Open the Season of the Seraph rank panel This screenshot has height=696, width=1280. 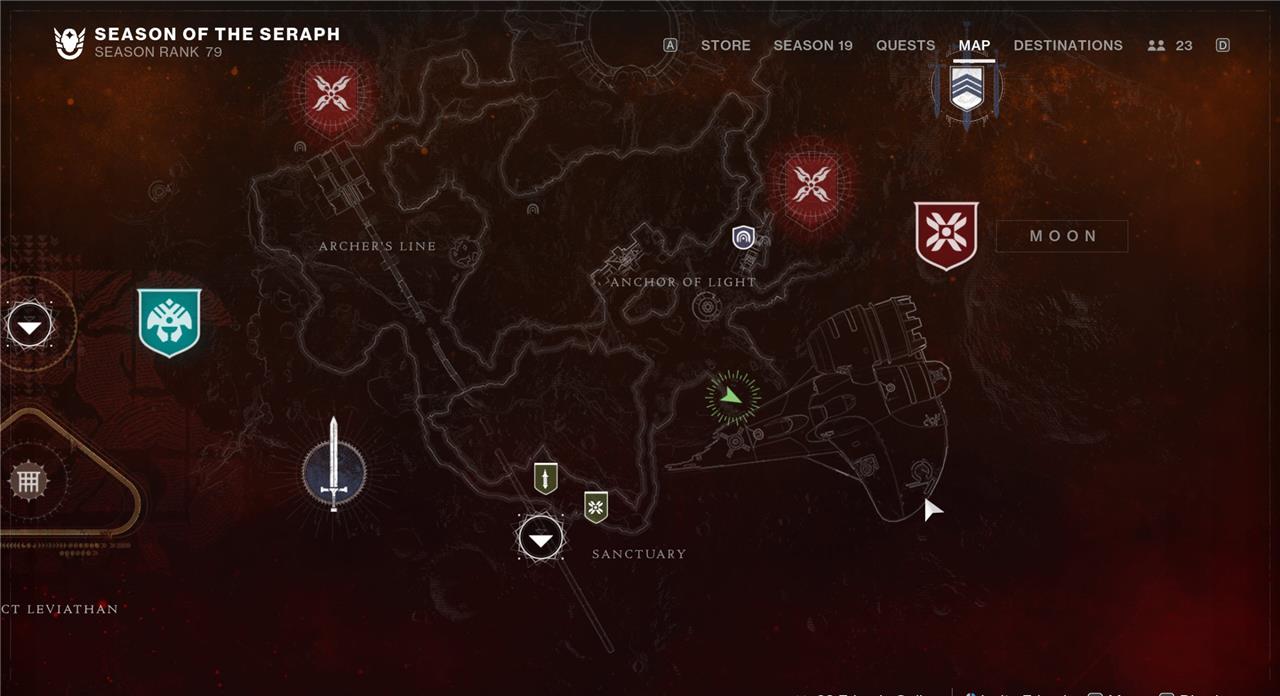[197, 42]
